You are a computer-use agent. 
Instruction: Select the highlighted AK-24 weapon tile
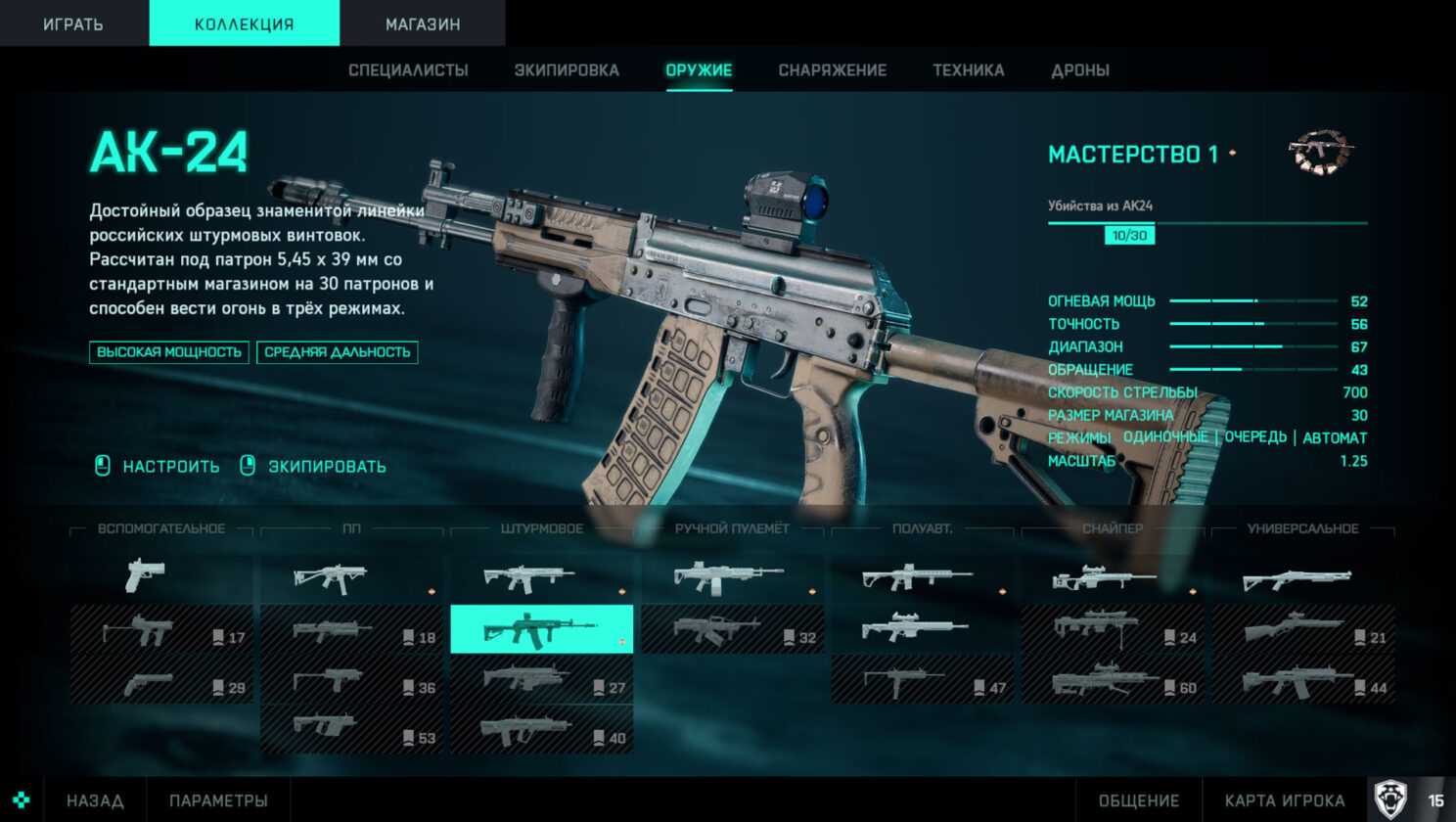coord(541,629)
